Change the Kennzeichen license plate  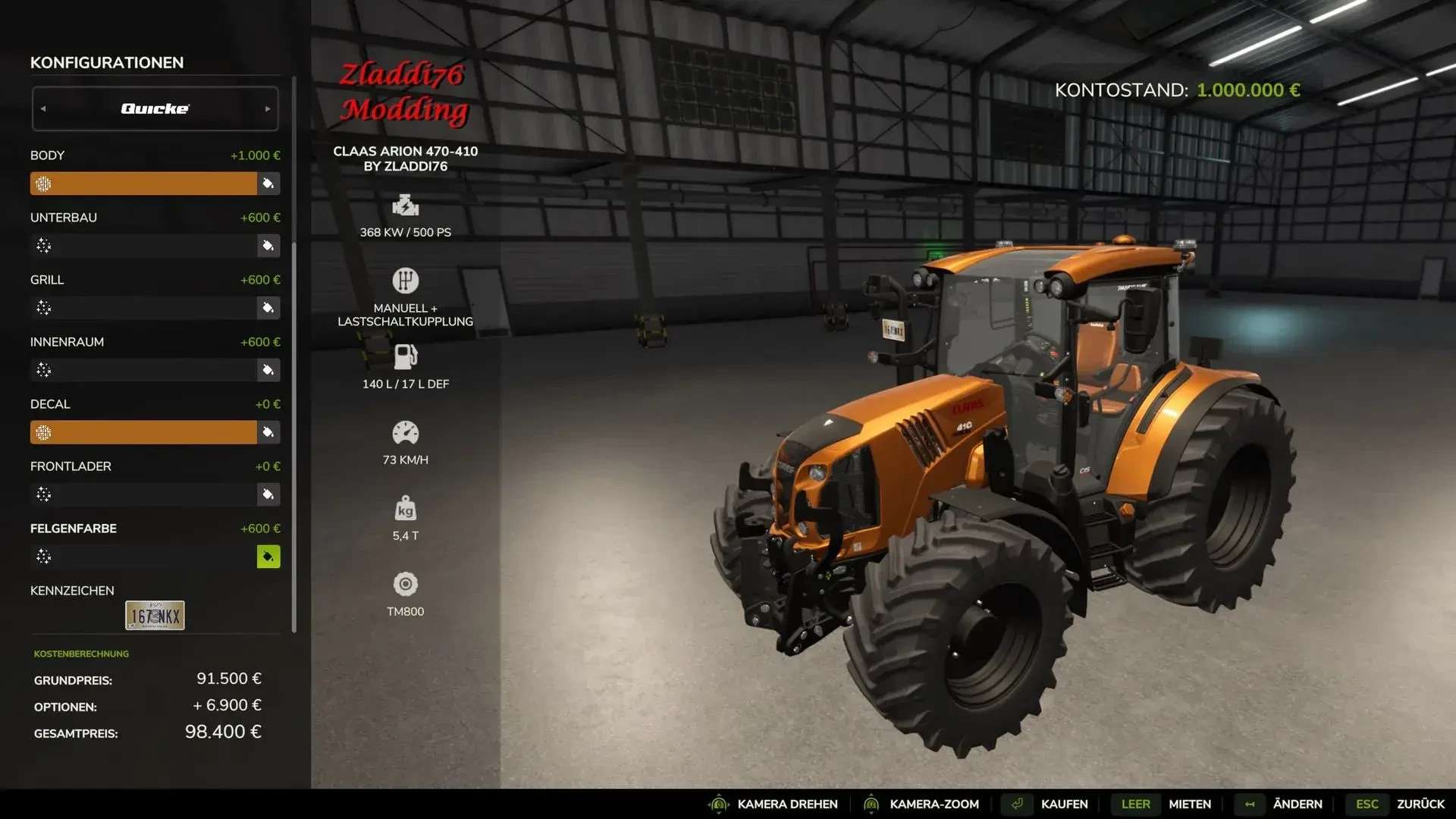[155, 615]
